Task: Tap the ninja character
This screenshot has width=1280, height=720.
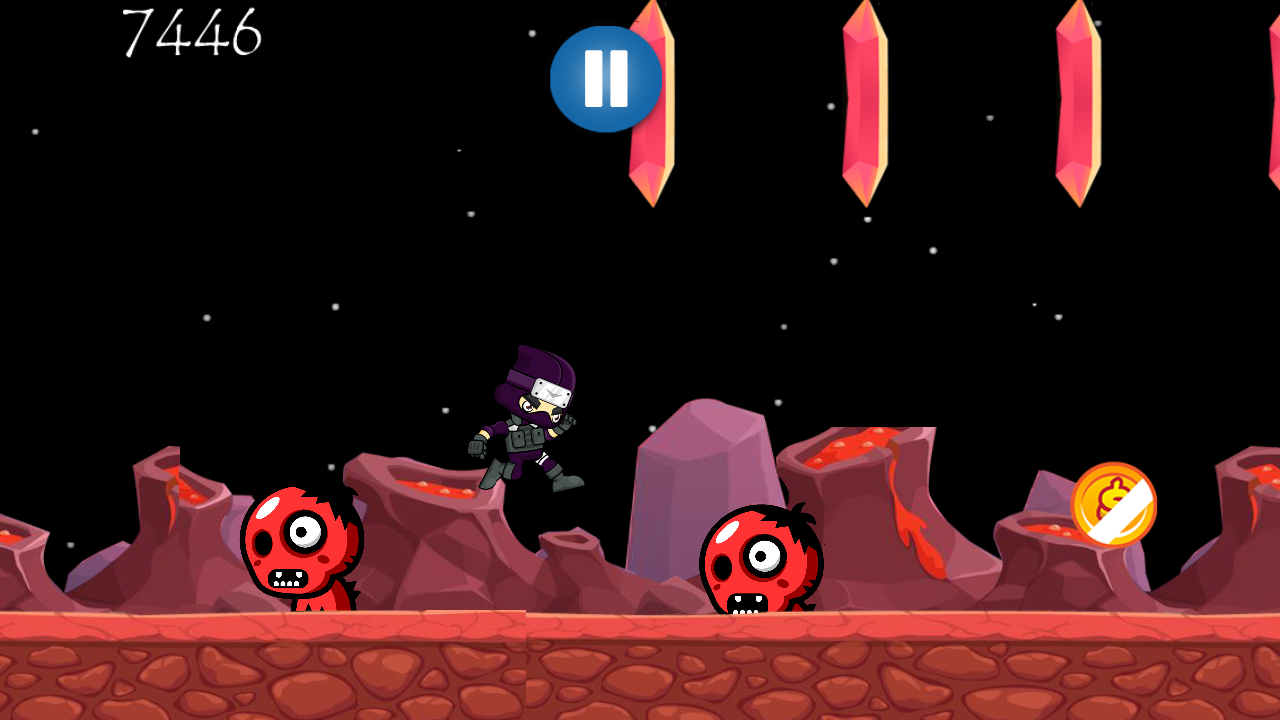Action: (527, 420)
